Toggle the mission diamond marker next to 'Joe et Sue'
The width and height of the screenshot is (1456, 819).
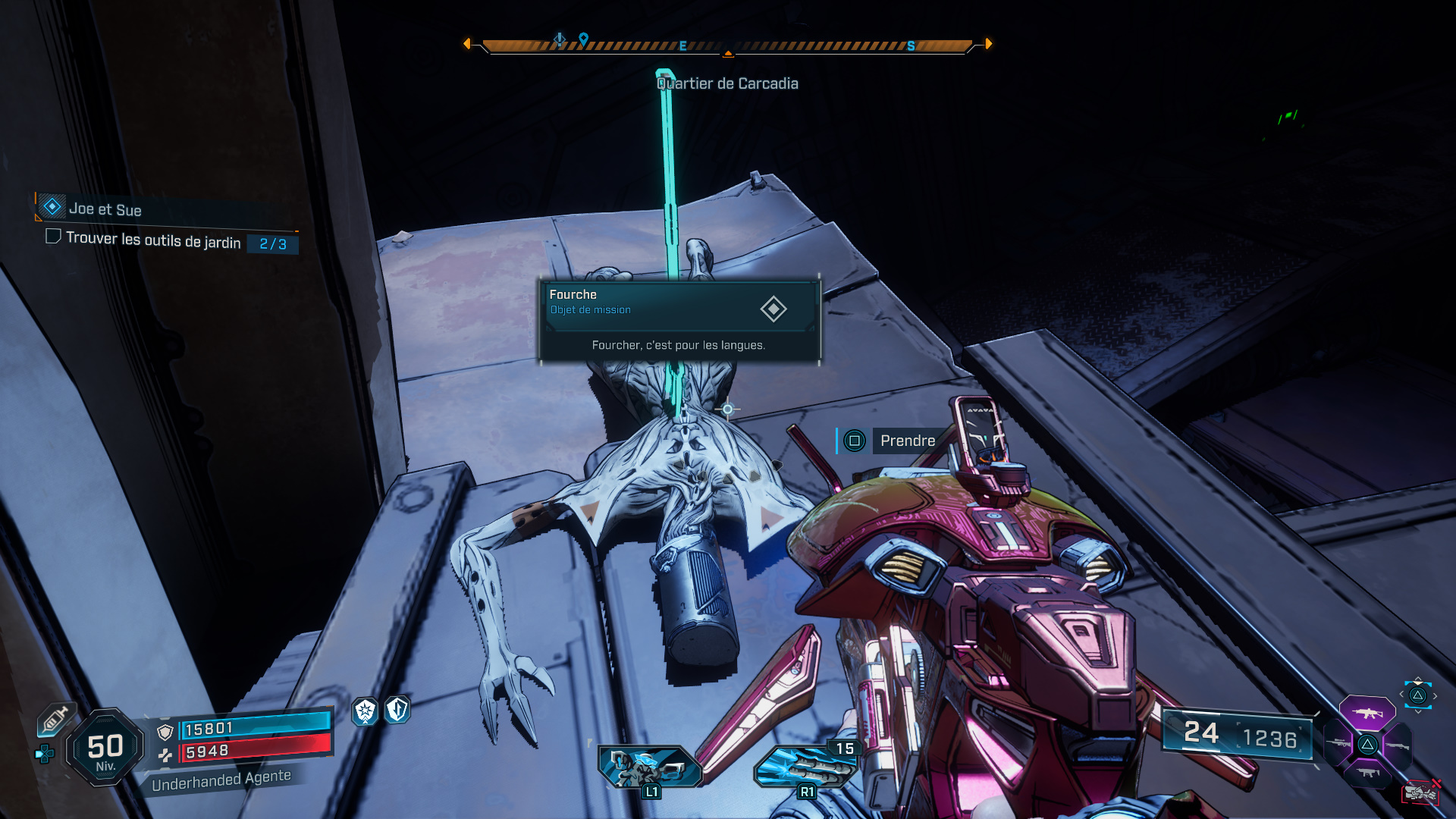point(50,206)
